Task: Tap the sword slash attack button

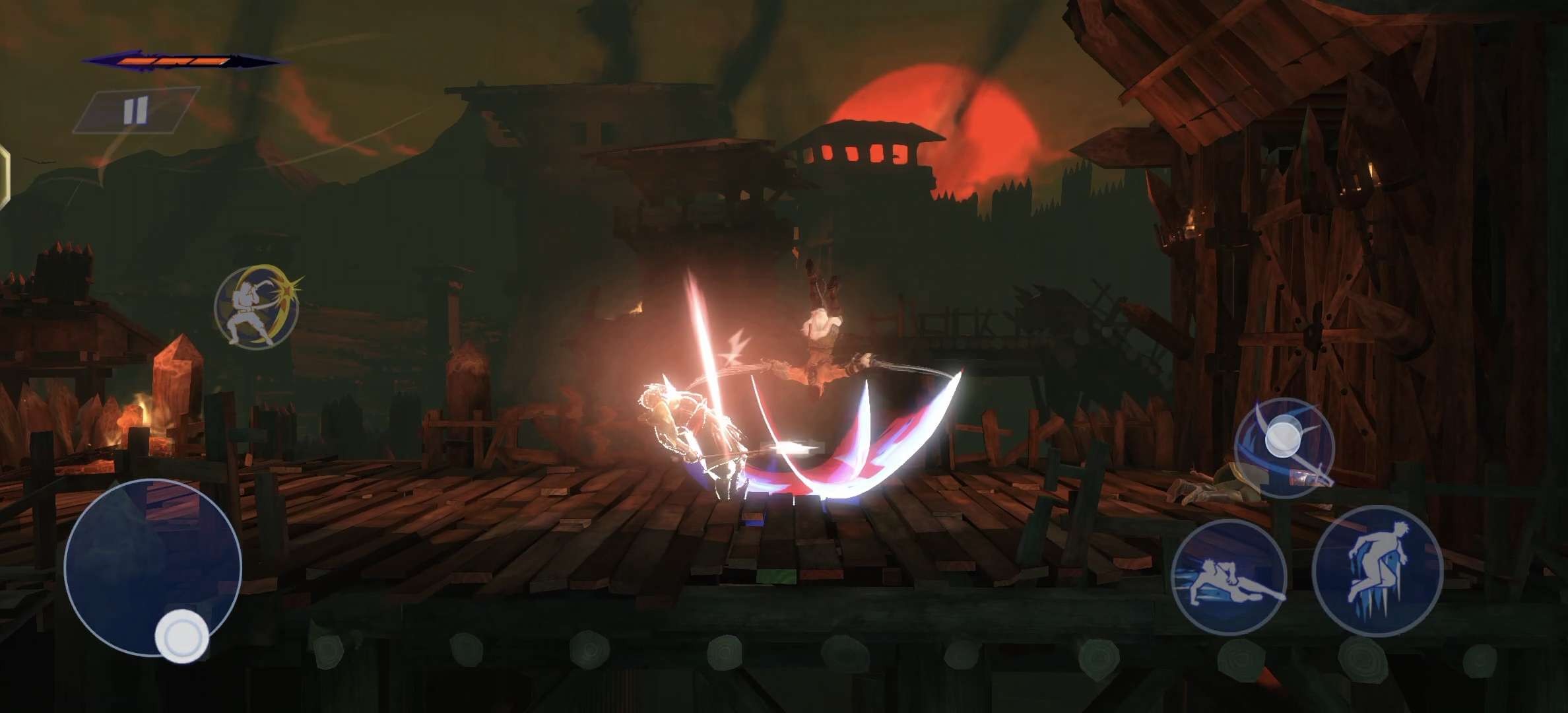Action: 1284,446
